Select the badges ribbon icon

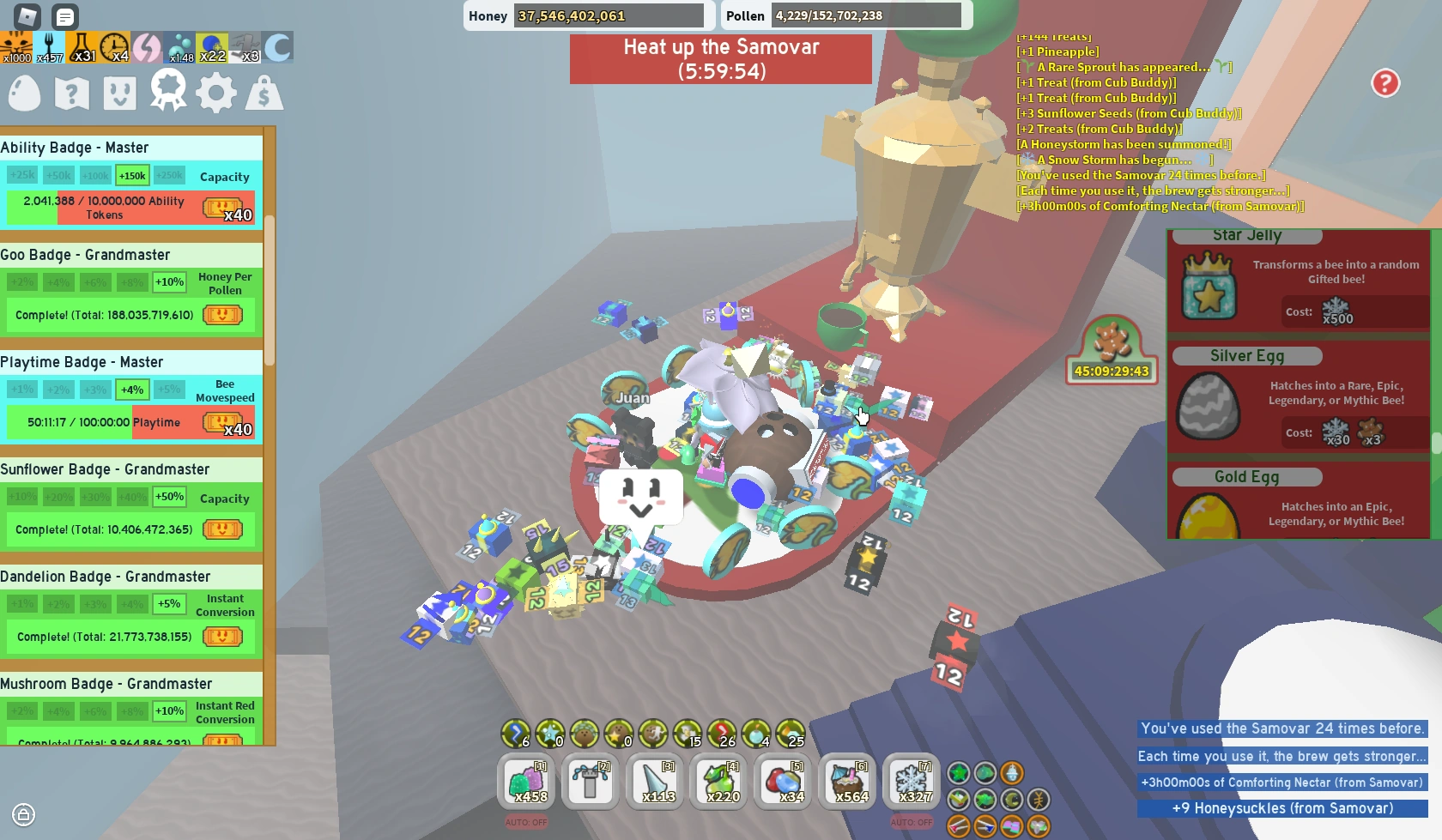(167, 93)
